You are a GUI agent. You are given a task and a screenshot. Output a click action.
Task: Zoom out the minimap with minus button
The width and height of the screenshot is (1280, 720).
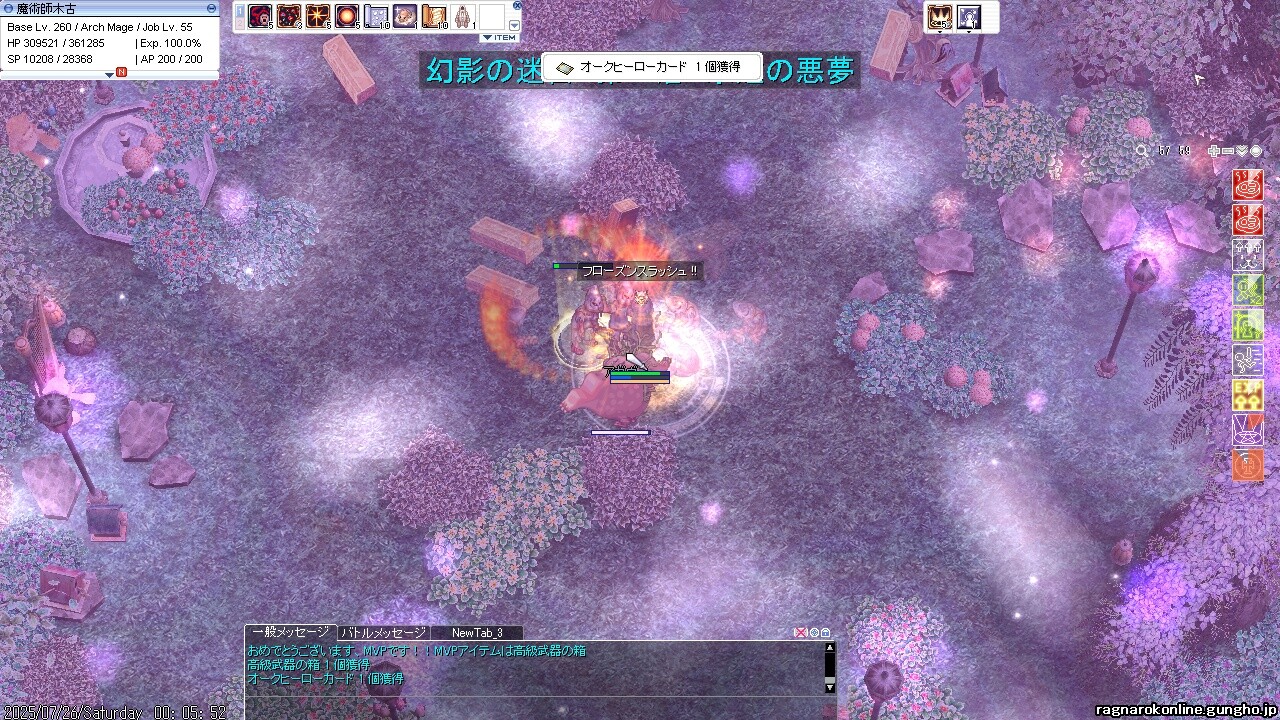(x=1228, y=151)
